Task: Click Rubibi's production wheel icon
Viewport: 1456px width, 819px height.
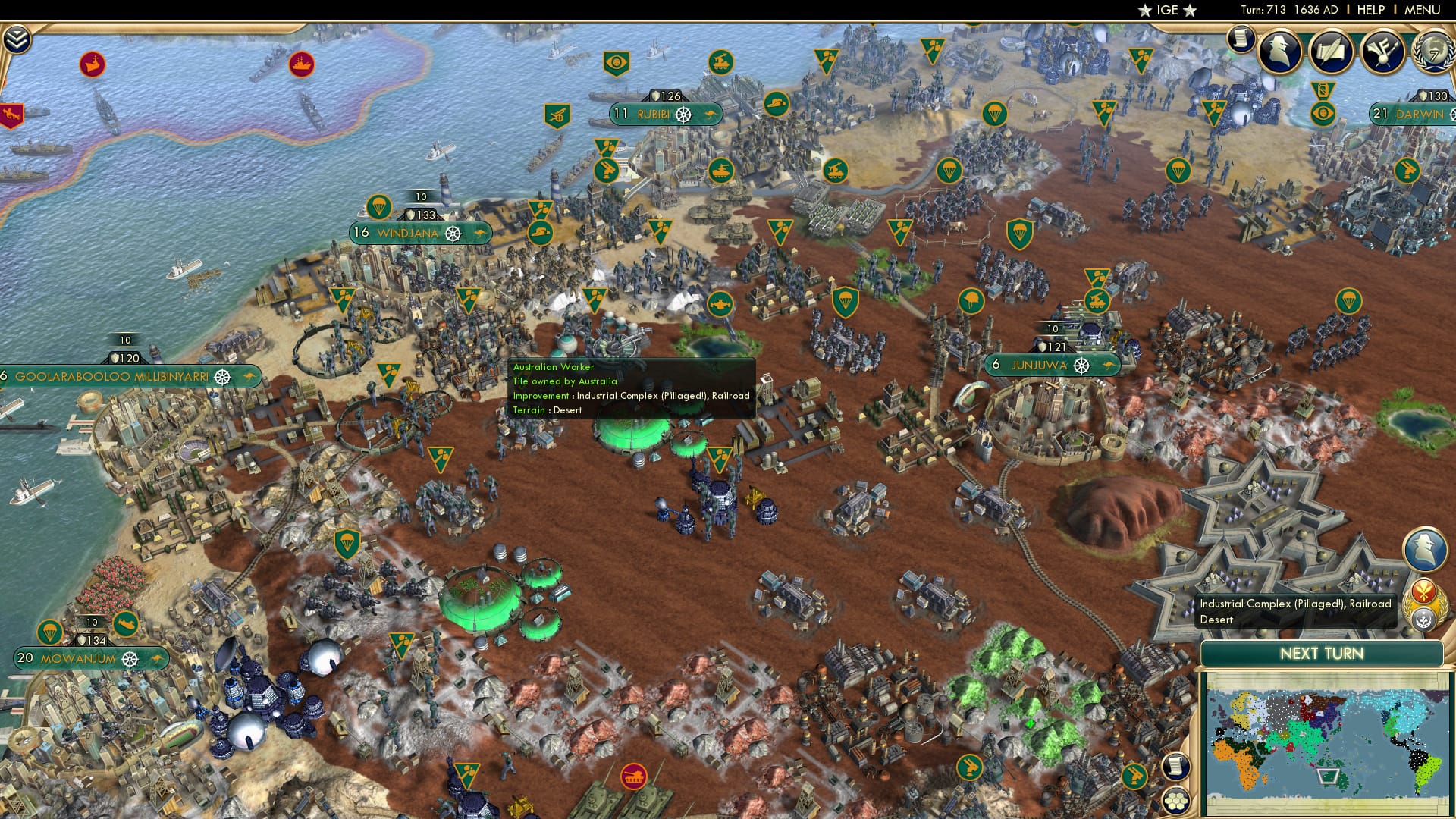Action: pos(682,114)
